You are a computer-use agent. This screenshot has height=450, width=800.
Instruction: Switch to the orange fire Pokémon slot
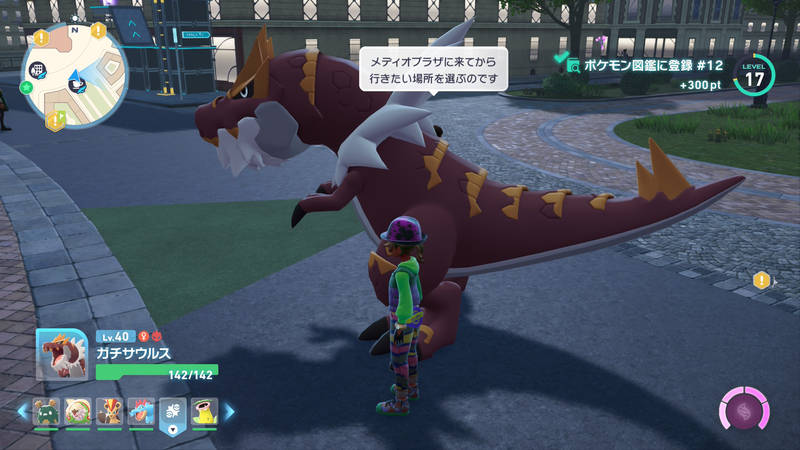tap(109, 410)
